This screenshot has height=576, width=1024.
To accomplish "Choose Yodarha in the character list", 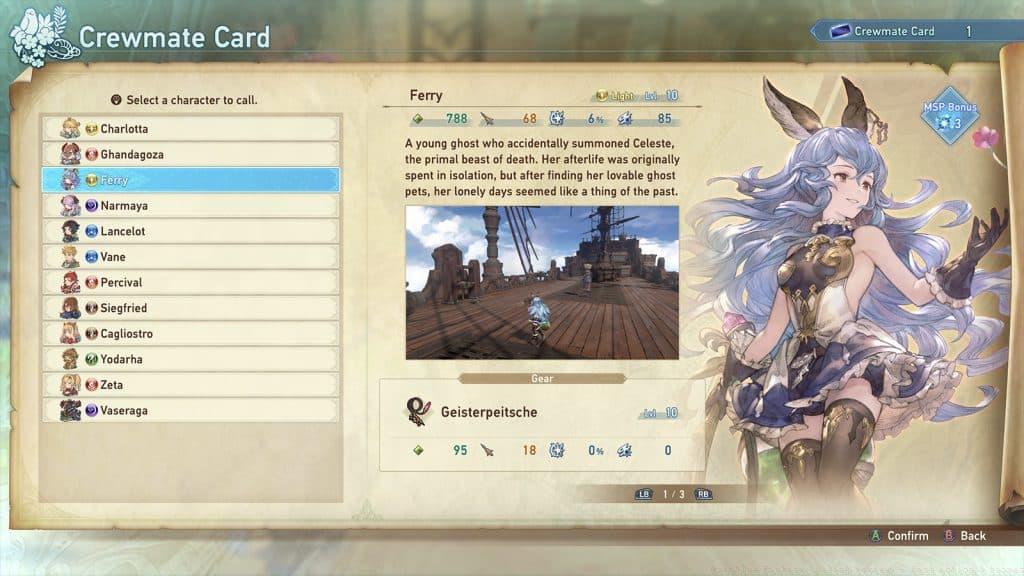I will click(190, 359).
